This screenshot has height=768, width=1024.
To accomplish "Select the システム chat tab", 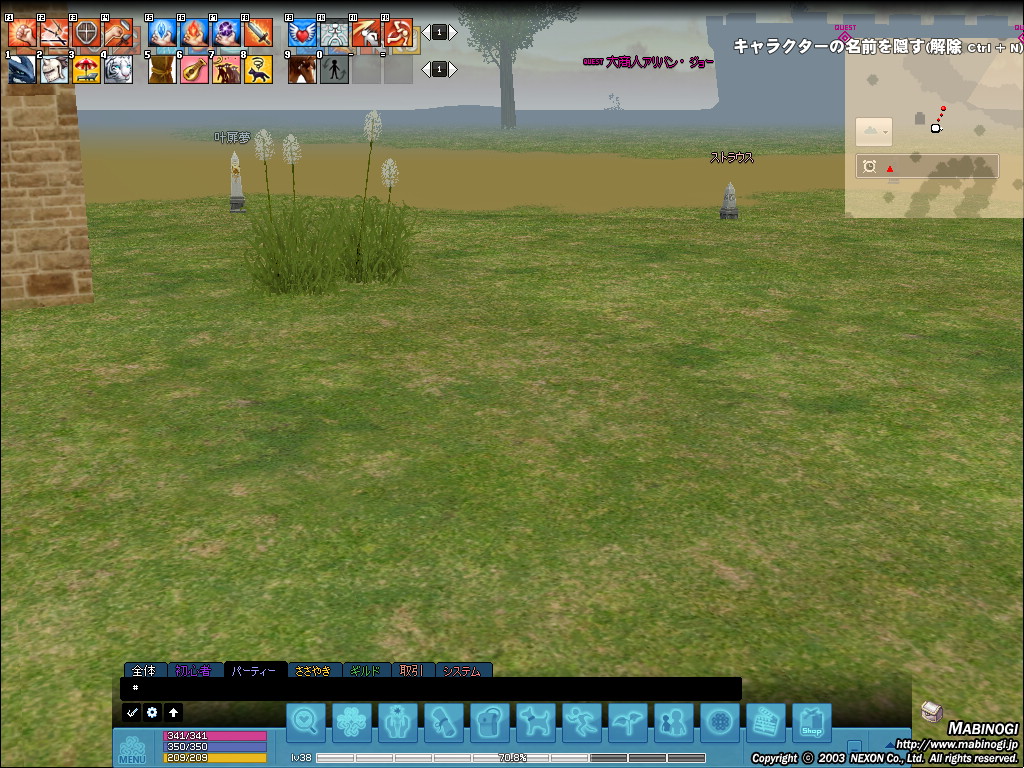I will [x=461, y=671].
